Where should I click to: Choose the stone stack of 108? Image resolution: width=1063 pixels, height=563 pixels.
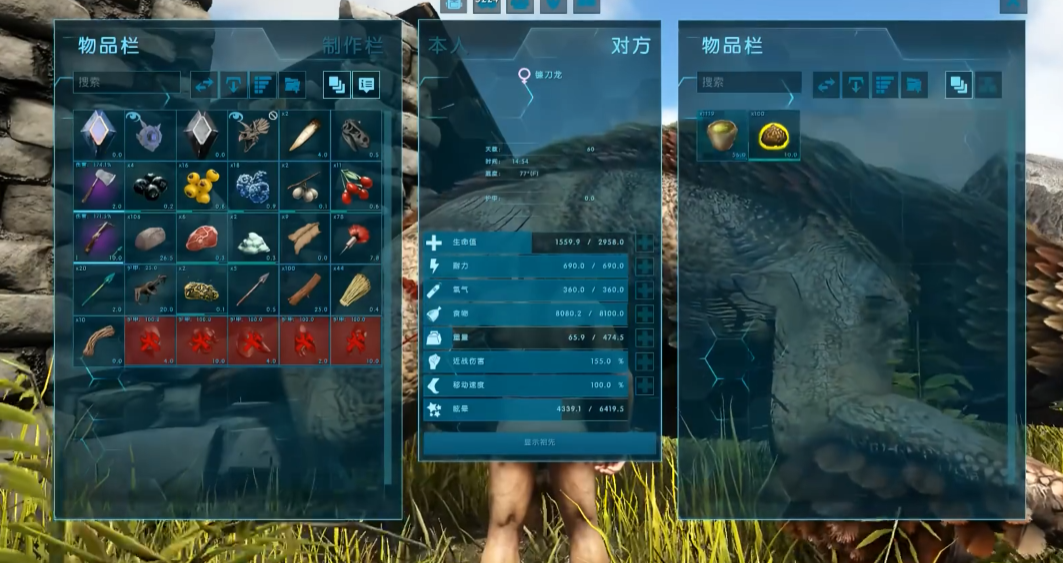coord(151,238)
